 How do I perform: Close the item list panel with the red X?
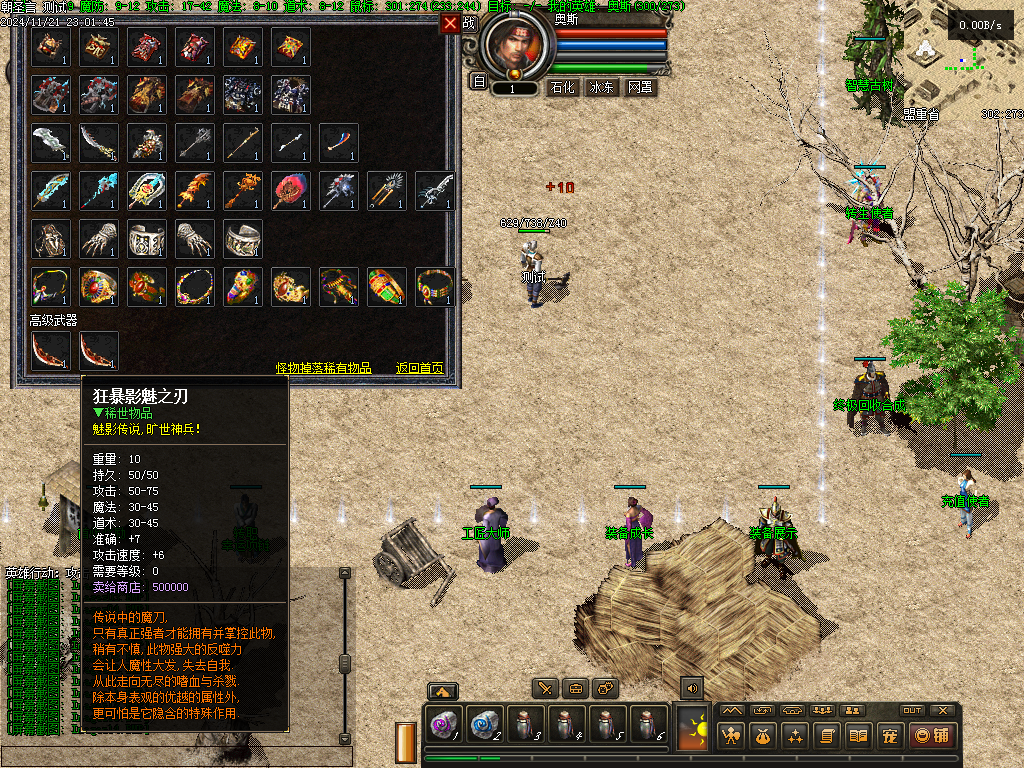click(451, 23)
